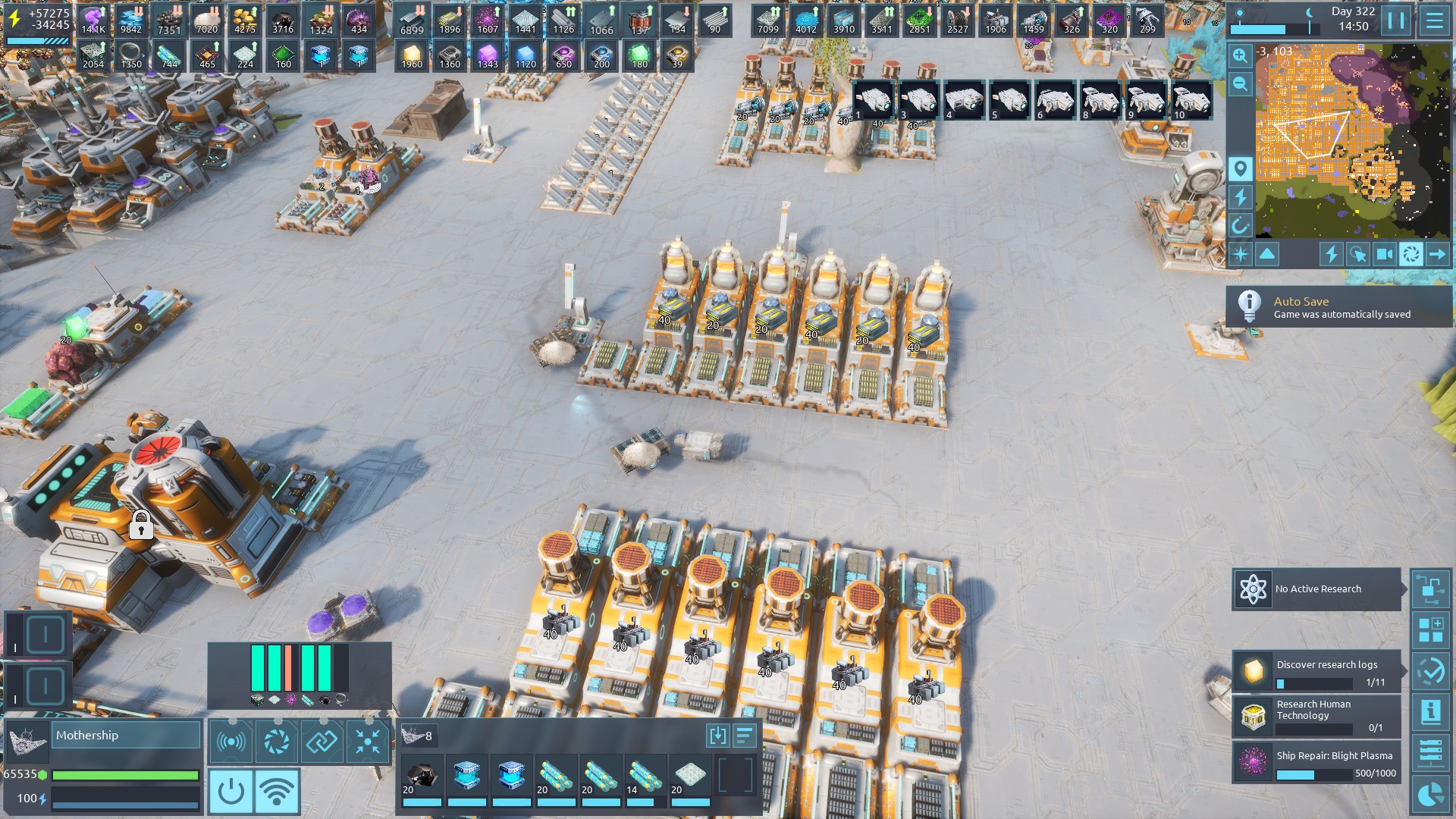Screen dimensions: 1456x819
Task: Dismiss the Auto Save notification
Action: [1338, 307]
